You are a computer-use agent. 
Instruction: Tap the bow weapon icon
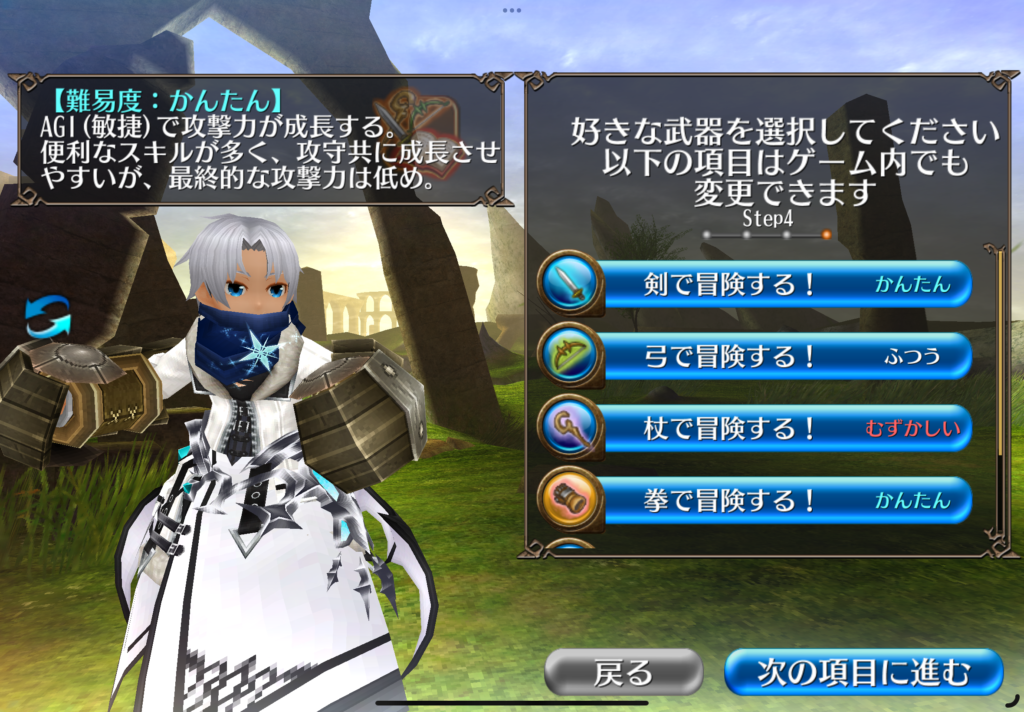pyautogui.click(x=570, y=356)
